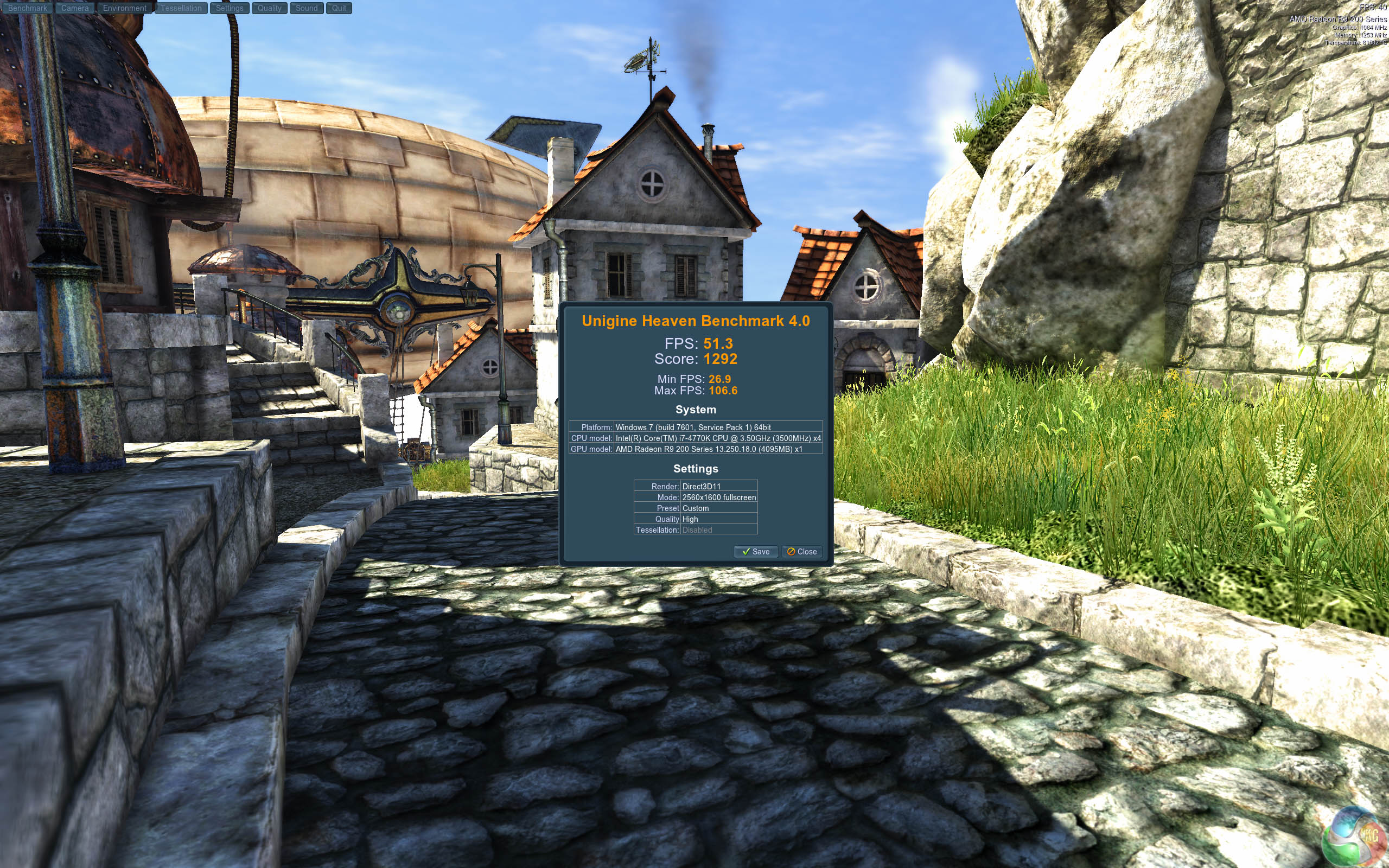Toggle the Sound button
The width and height of the screenshot is (1389, 868).
(307, 8)
